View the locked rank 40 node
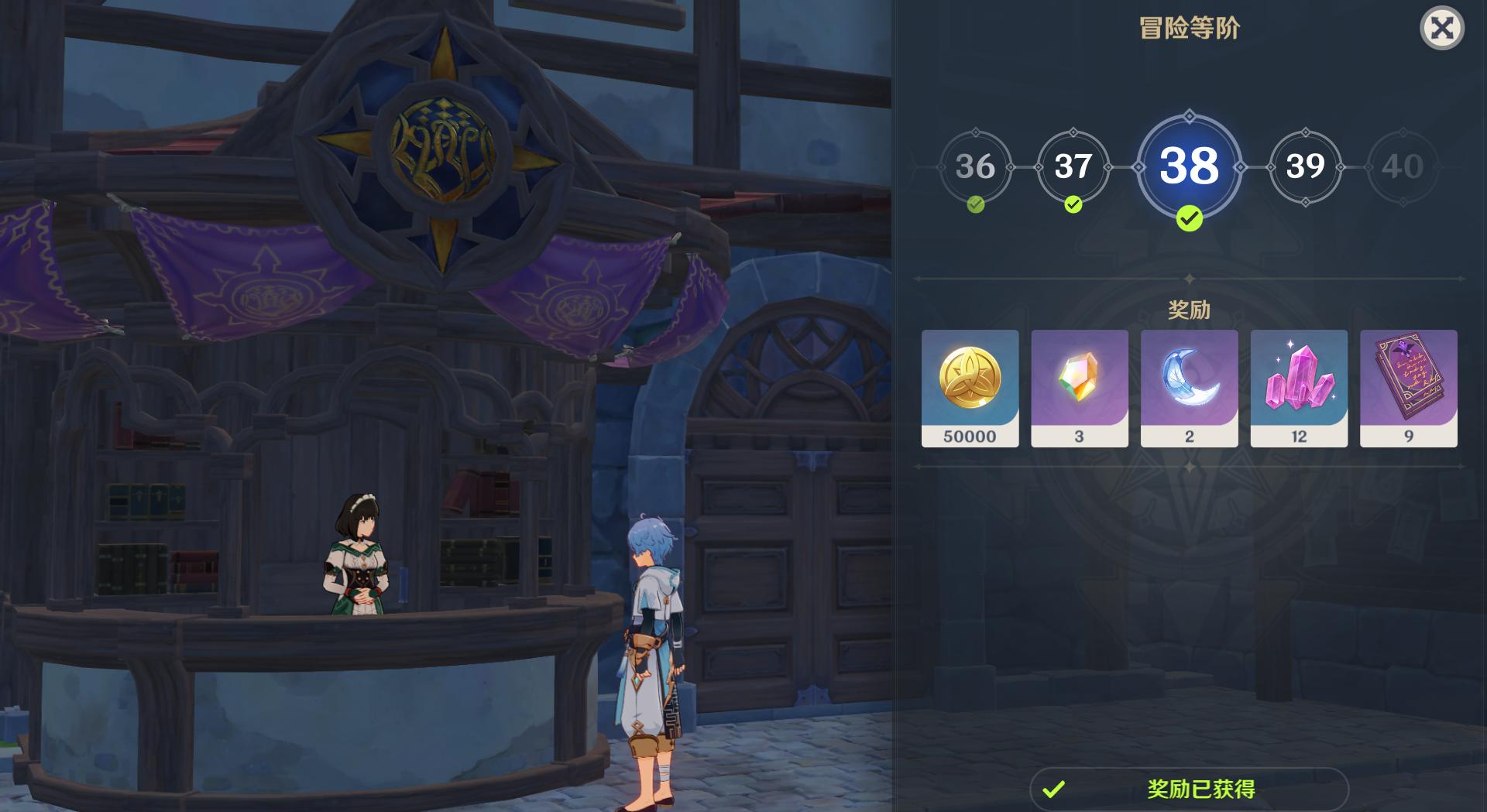The image size is (1487, 812). tap(1402, 166)
